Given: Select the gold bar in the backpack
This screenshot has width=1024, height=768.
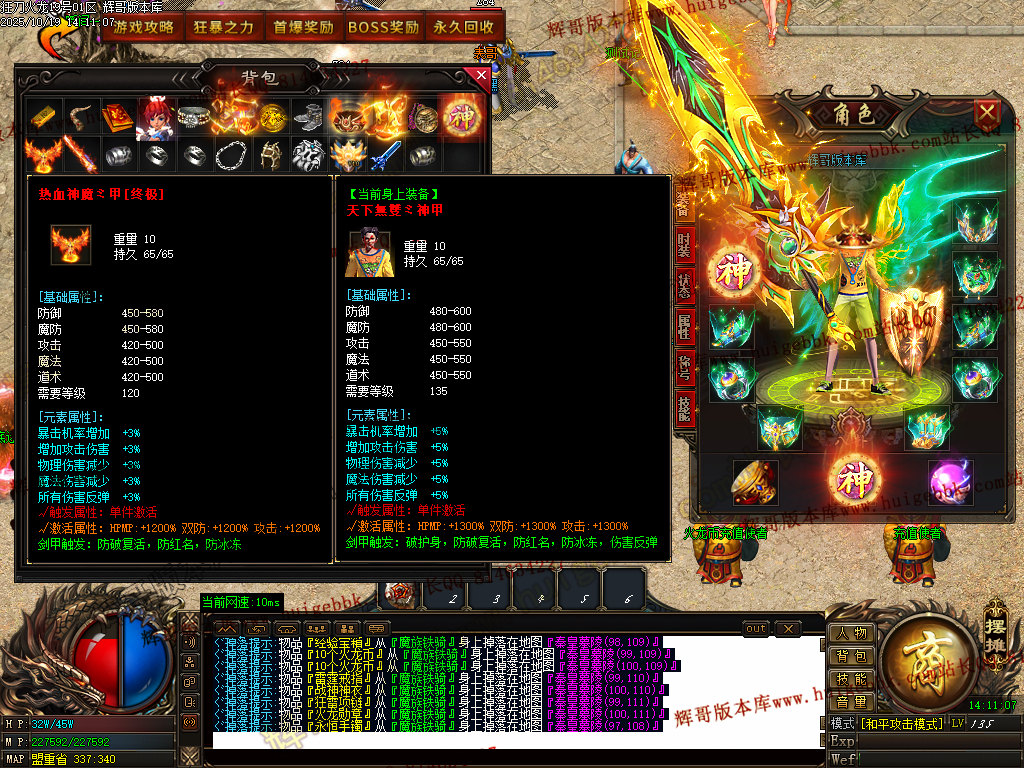Looking at the screenshot, I should [x=42, y=117].
